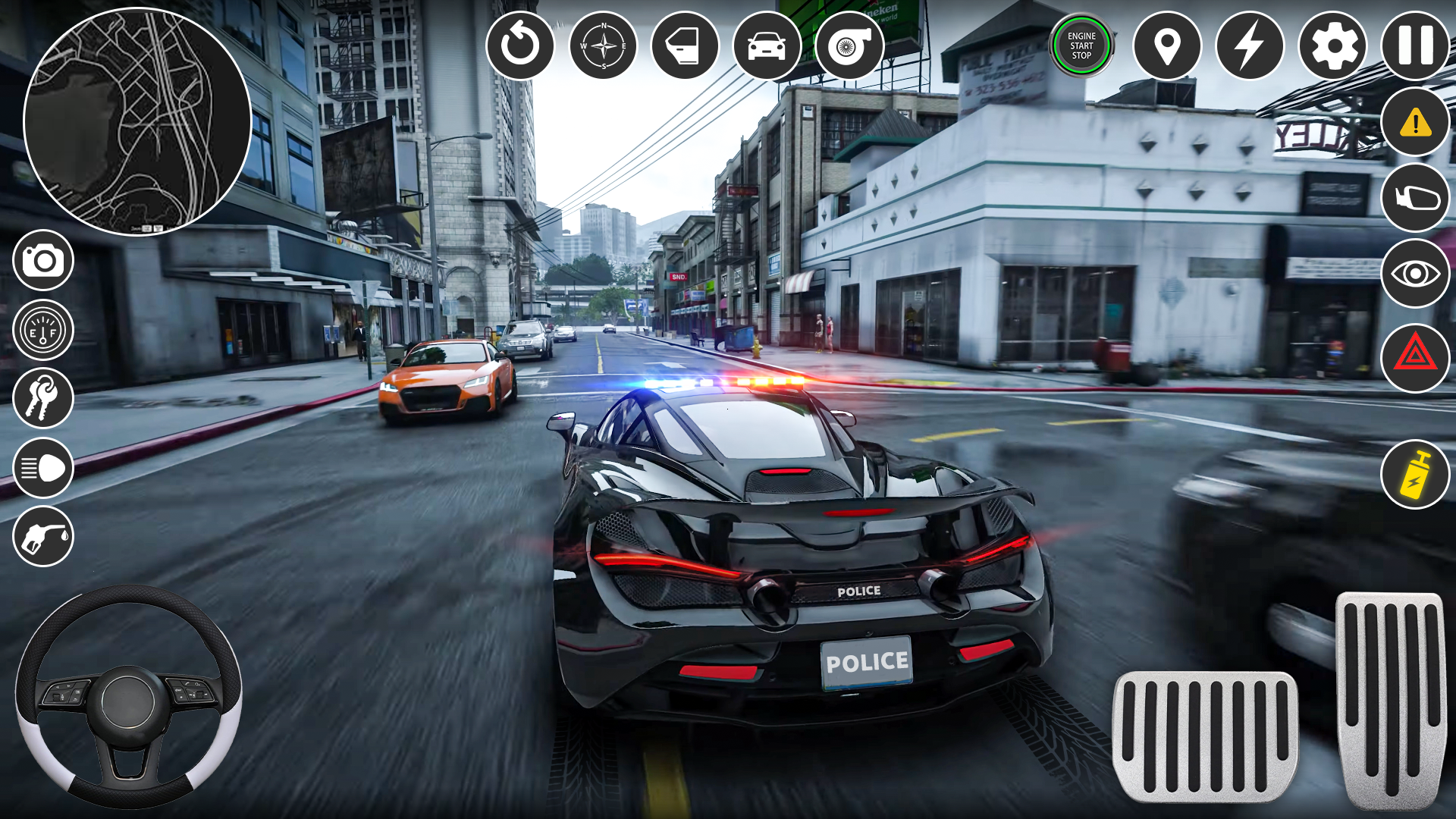Turn on the red hazard lights

pyautogui.click(x=1415, y=356)
